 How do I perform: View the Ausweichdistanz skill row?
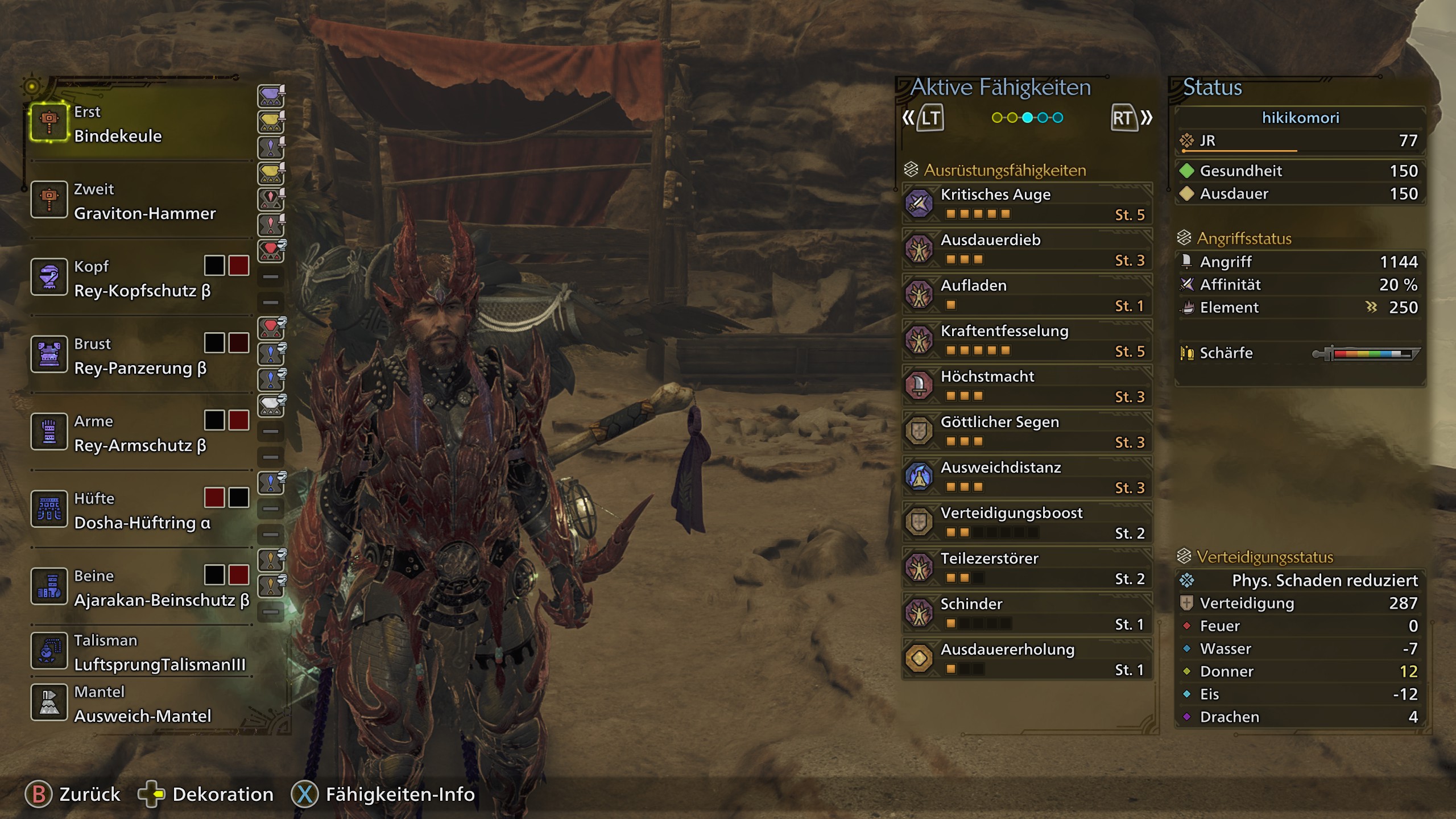(1027, 477)
